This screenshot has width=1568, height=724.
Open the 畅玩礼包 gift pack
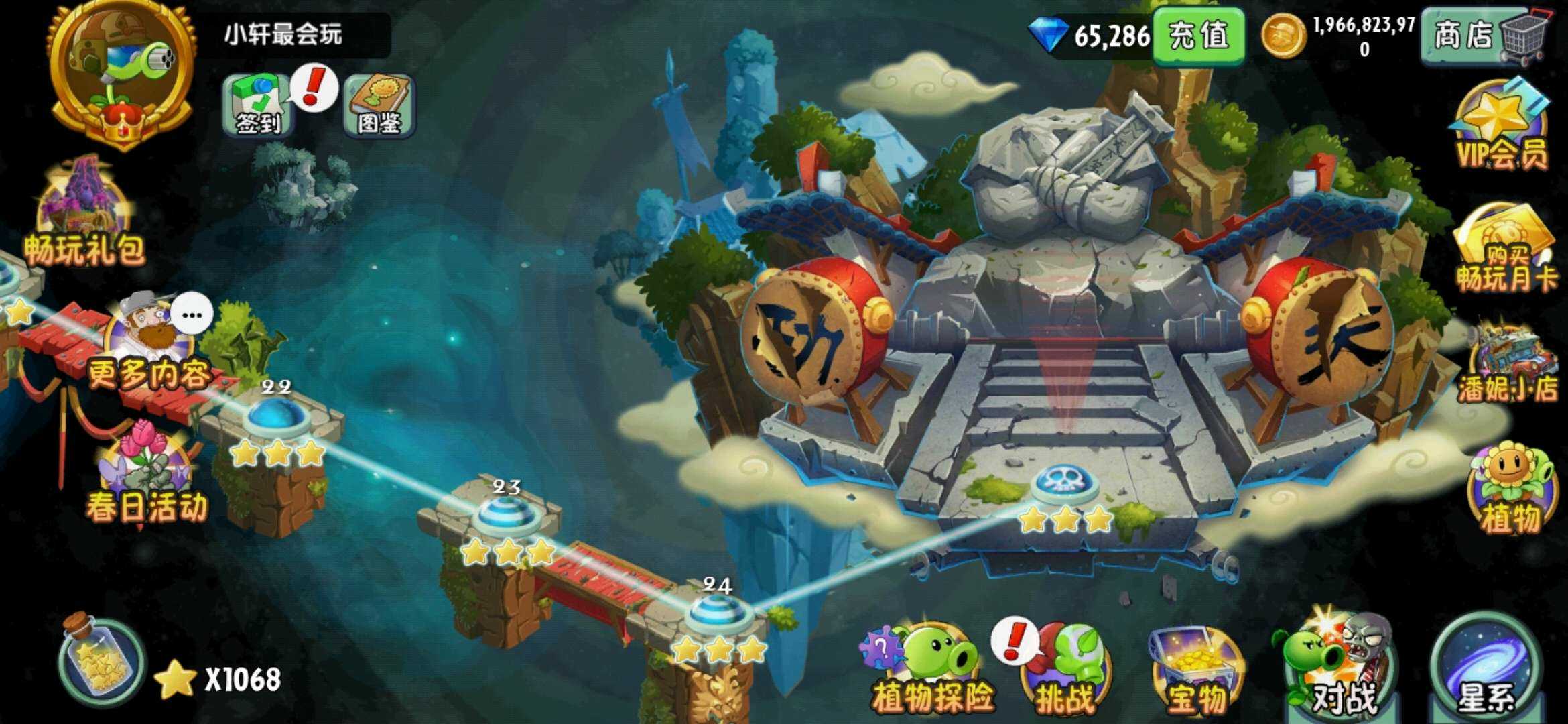click(x=84, y=215)
